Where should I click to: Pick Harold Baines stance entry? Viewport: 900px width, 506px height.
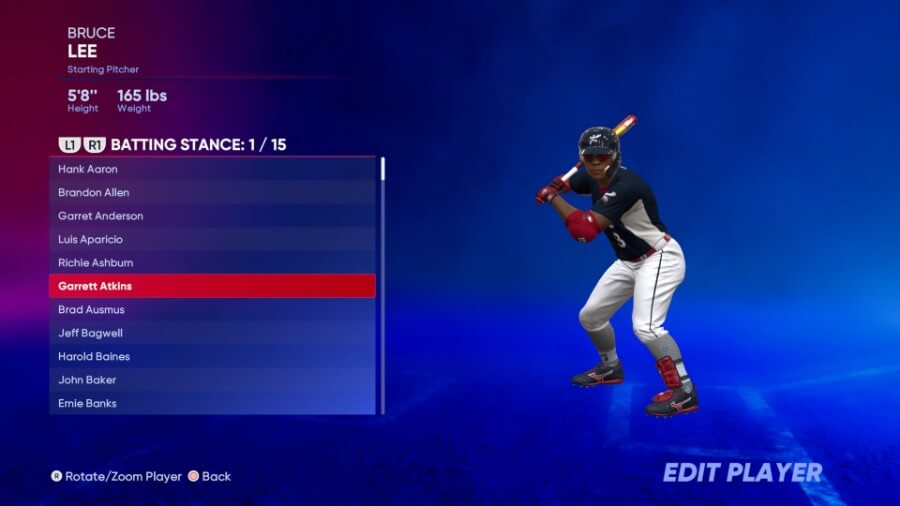(x=212, y=357)
